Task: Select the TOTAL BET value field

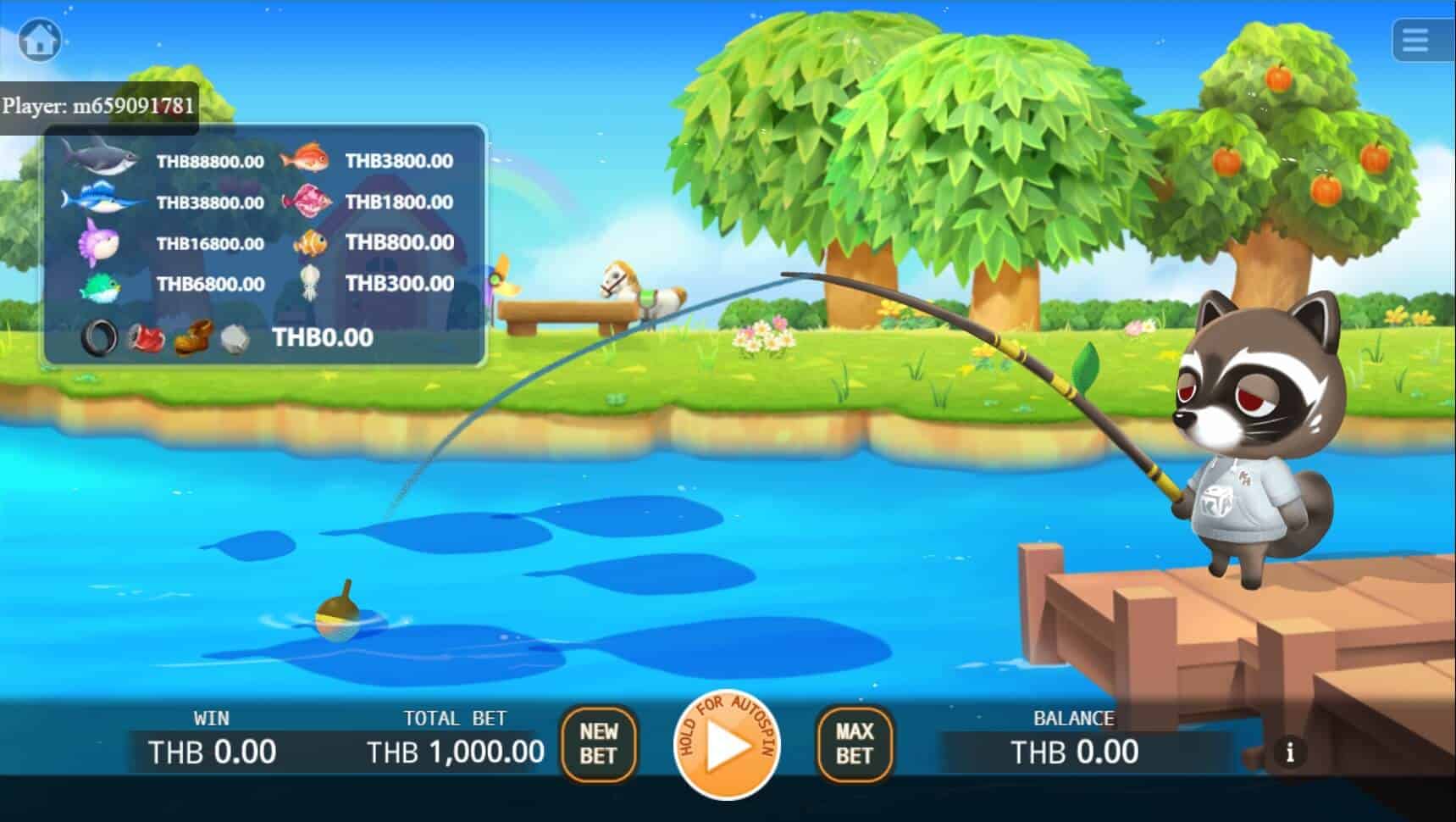Action: pyautogui.click(x=455, y=750)
